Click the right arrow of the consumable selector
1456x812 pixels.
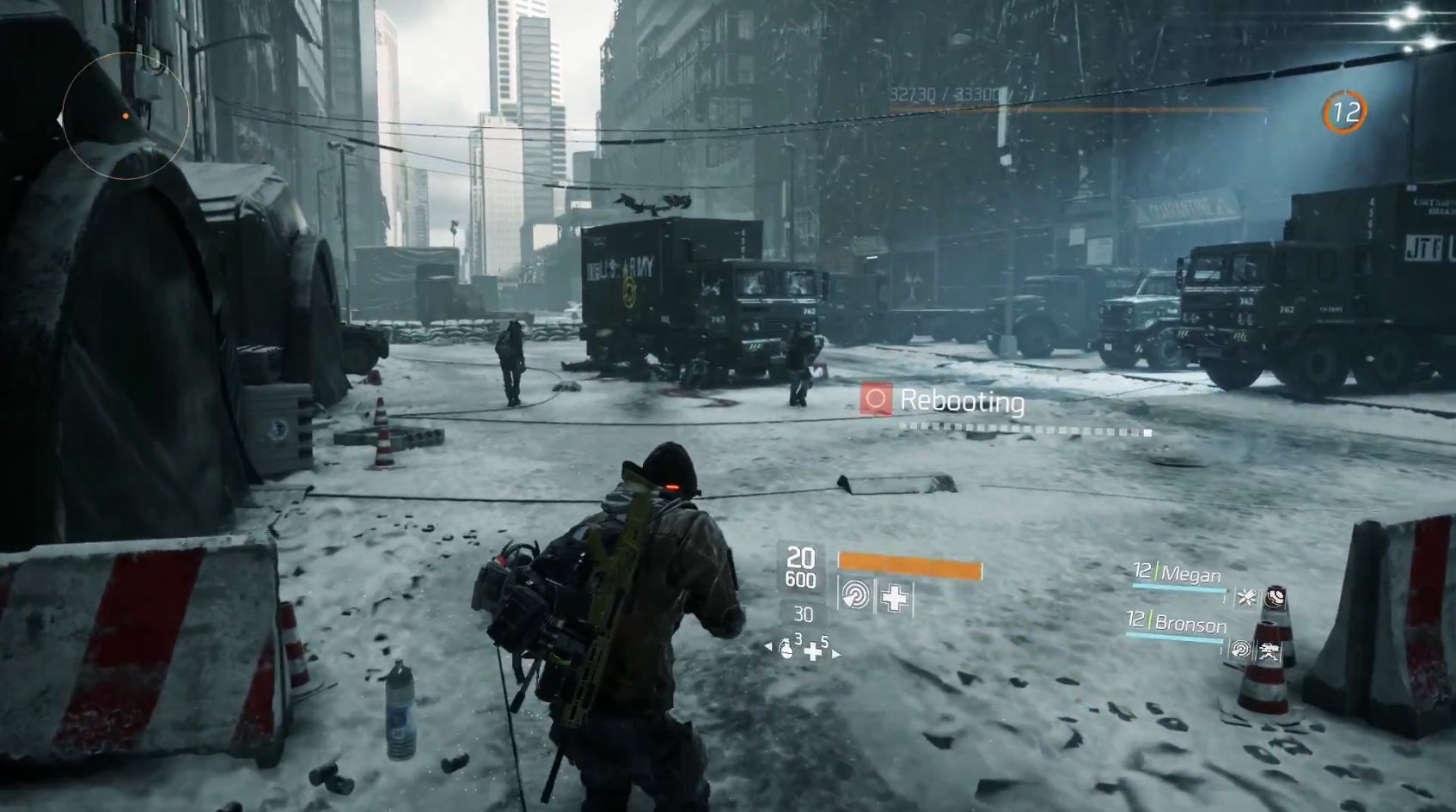coord(836,654)
